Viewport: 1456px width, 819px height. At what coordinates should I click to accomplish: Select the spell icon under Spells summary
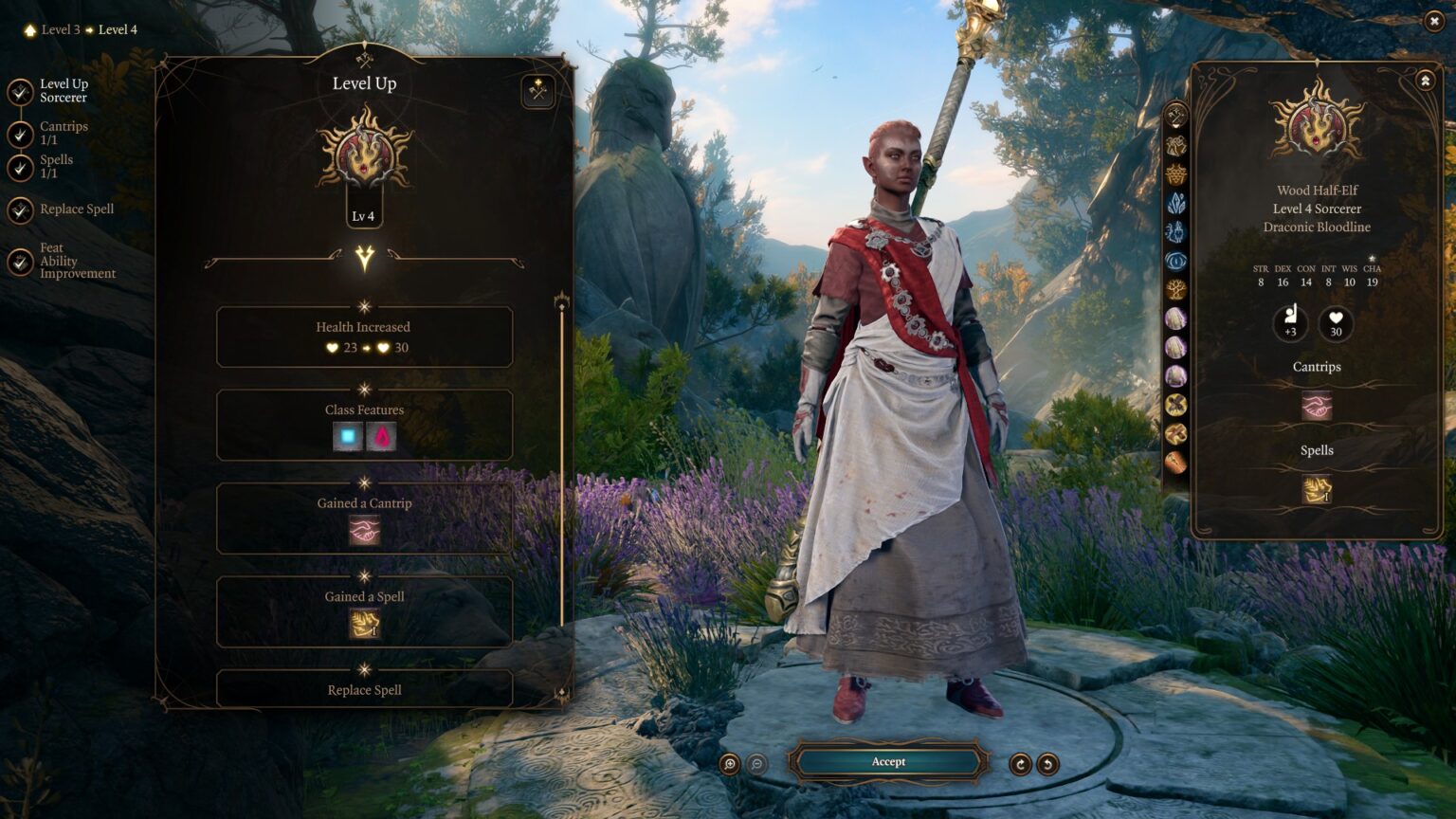point(1317,489)
